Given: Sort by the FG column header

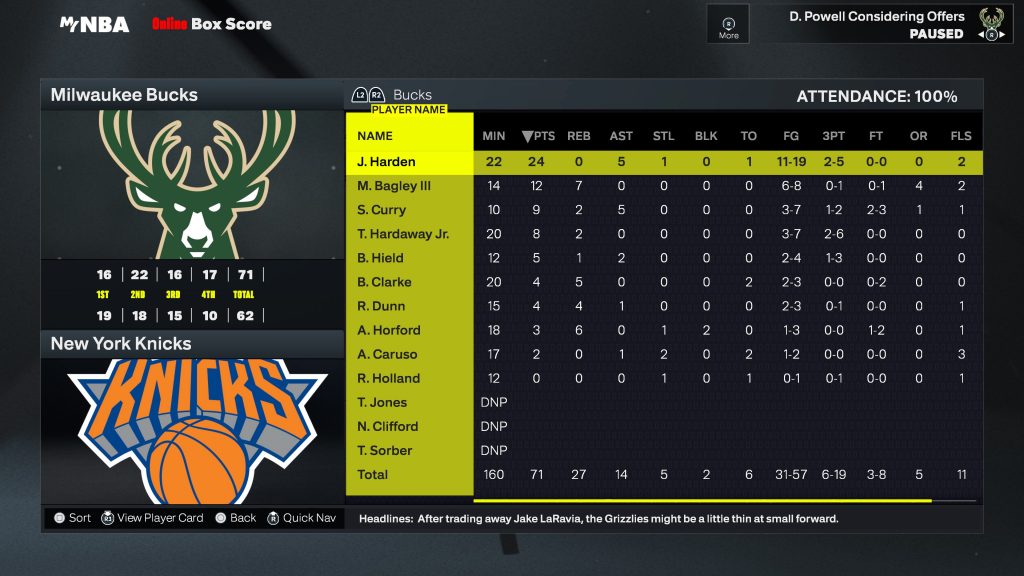Looking at the screenshot, I should tap(791, 136).
